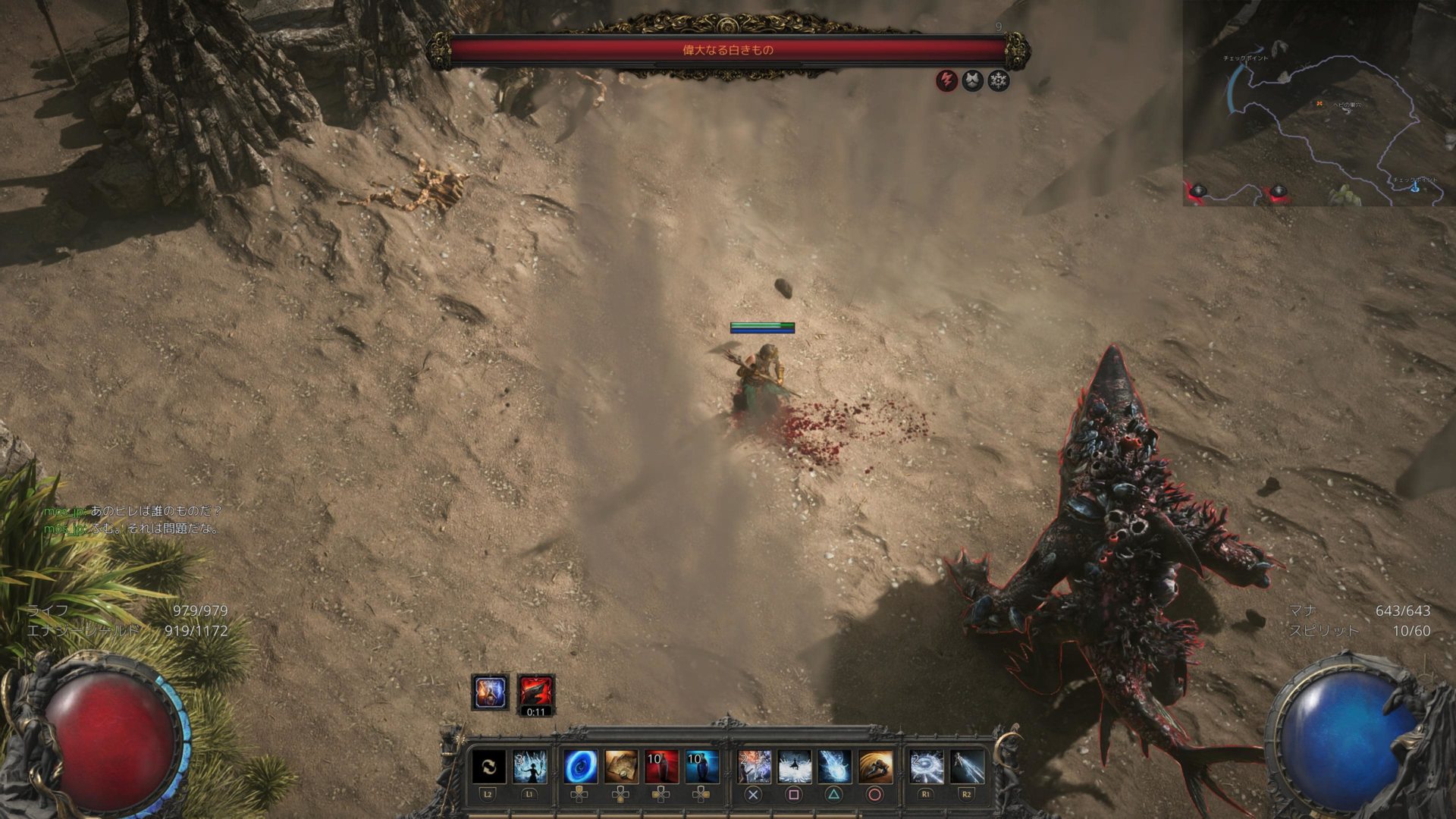Image resolution: width=1456 pixels, height=819 pixels.
Task: Select the weapon swap arrows slot
Action: [x=489, y=767]
